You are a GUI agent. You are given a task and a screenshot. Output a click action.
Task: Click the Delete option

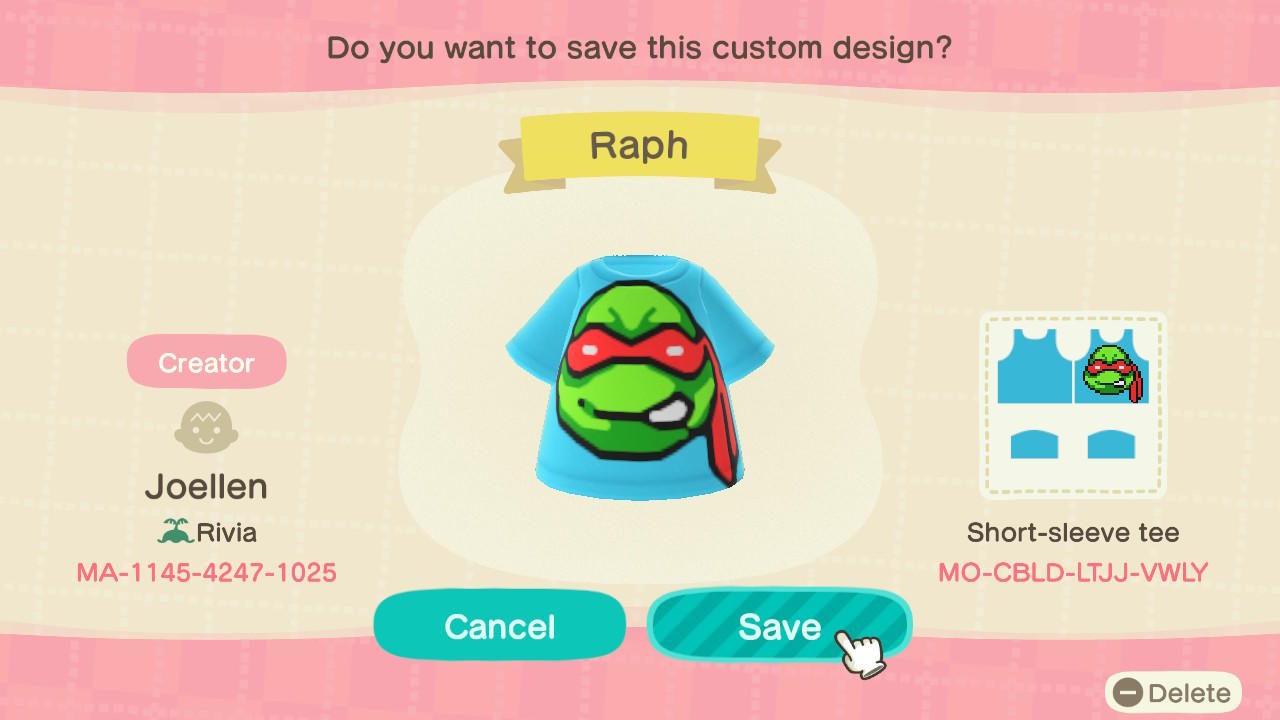(1185, 692)
